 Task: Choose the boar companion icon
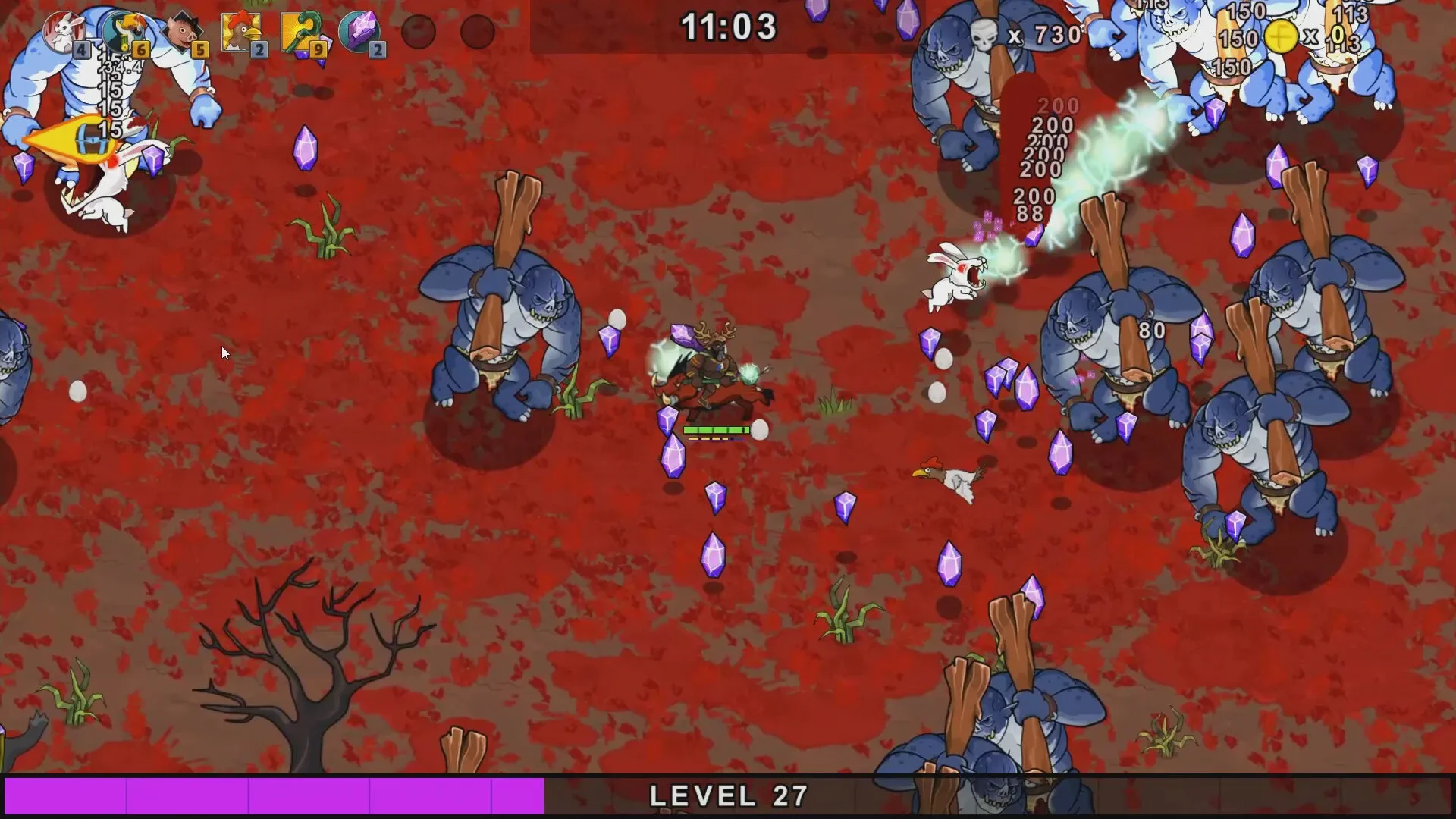click(x=183, y=32)
